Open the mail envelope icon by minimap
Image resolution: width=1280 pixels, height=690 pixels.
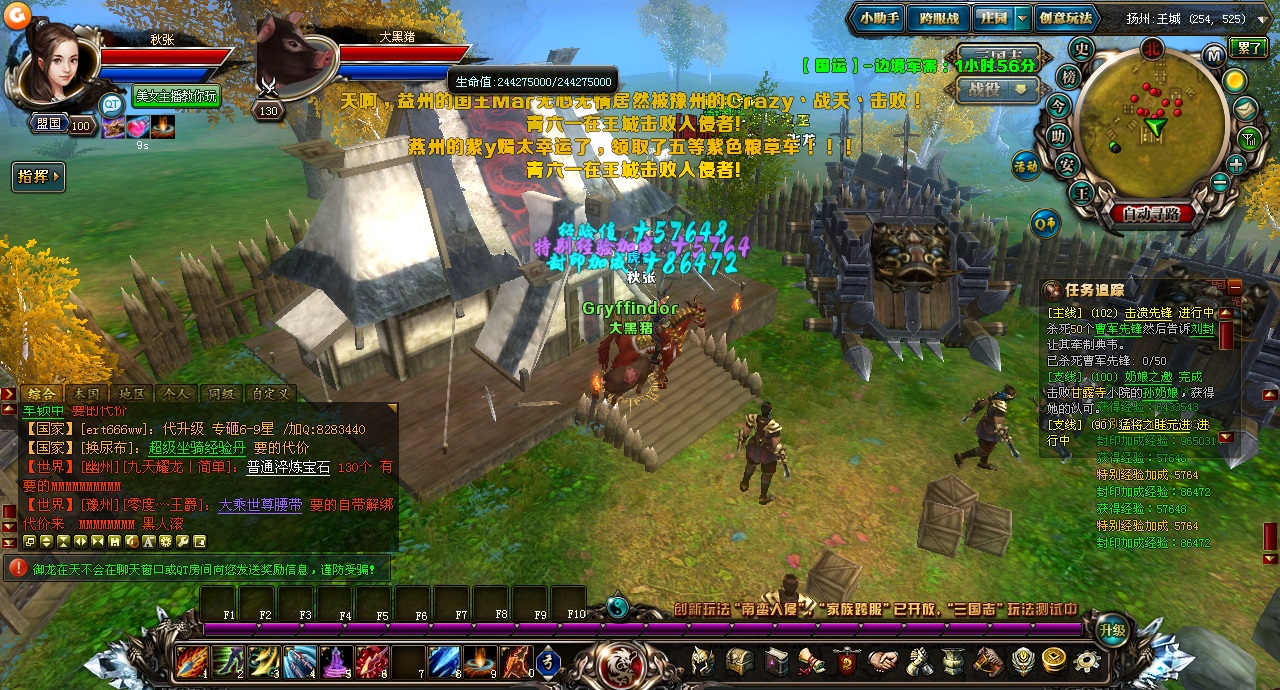tap(1246, 109)
